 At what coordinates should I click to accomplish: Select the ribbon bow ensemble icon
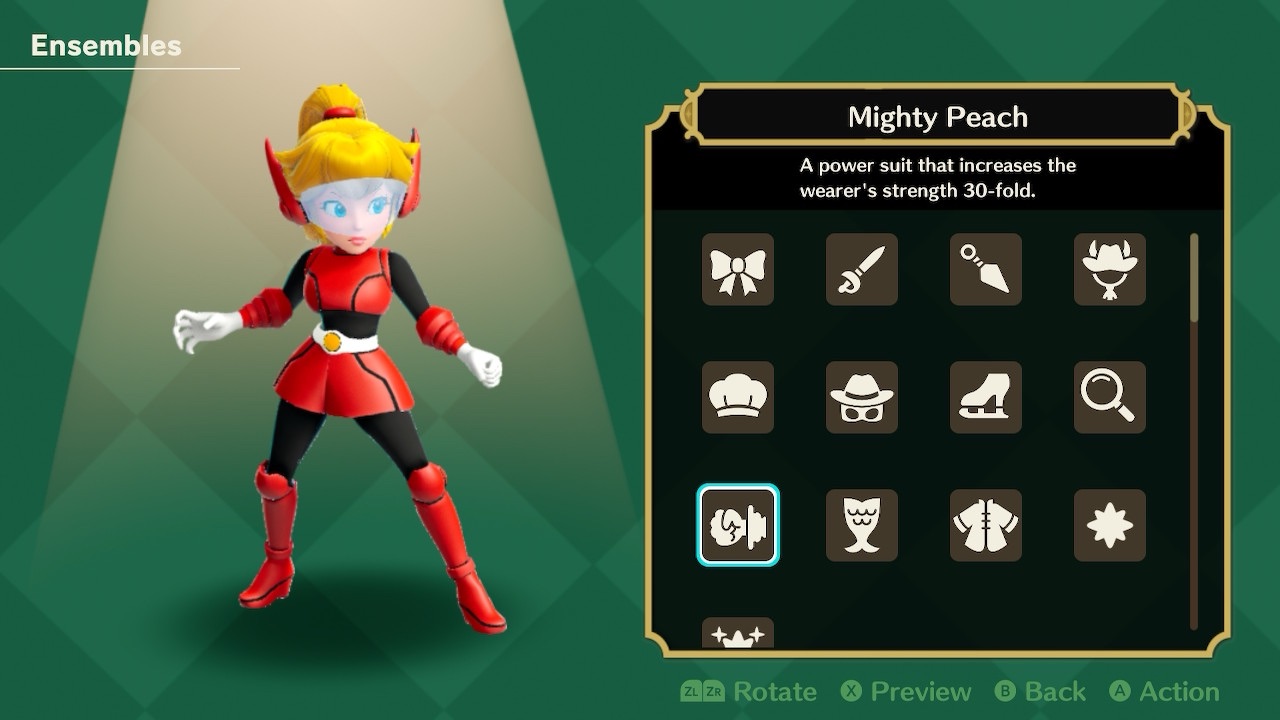[x=738, y=270]
